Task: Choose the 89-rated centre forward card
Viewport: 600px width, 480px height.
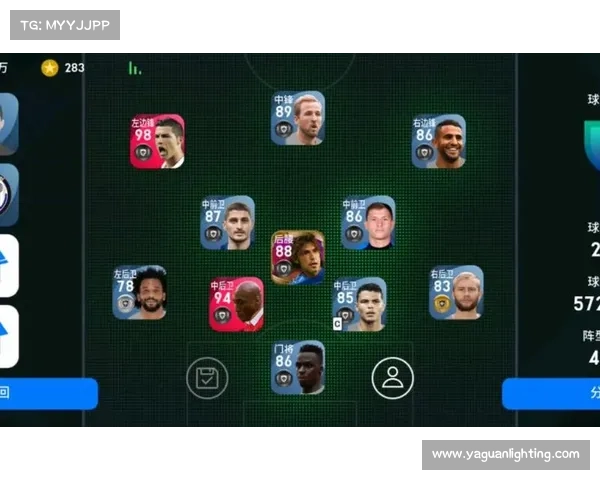Action: (298, 119)
